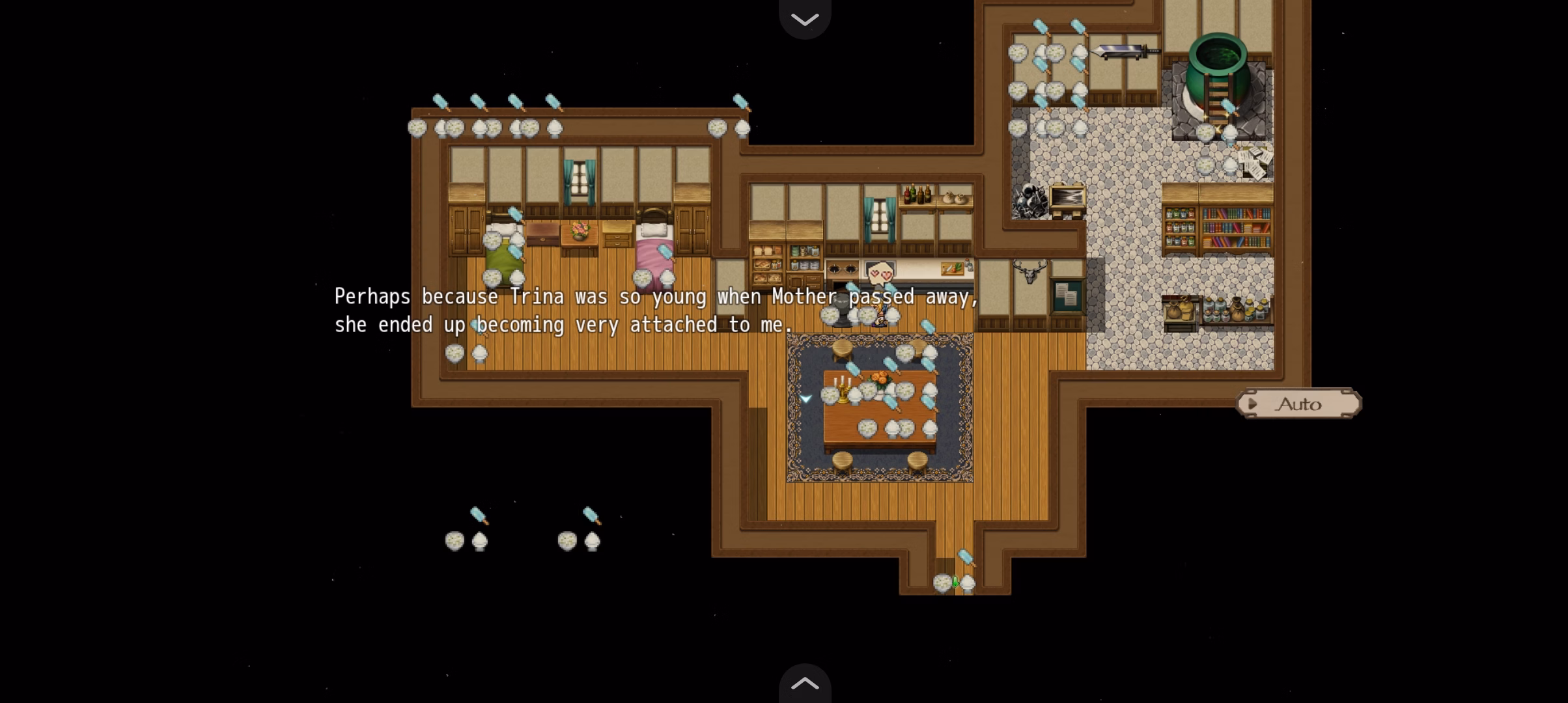The width and height of the screenshot is (1568, 703).
Task: Toggle the Auto dialogue button
Action: (1298, 404)
